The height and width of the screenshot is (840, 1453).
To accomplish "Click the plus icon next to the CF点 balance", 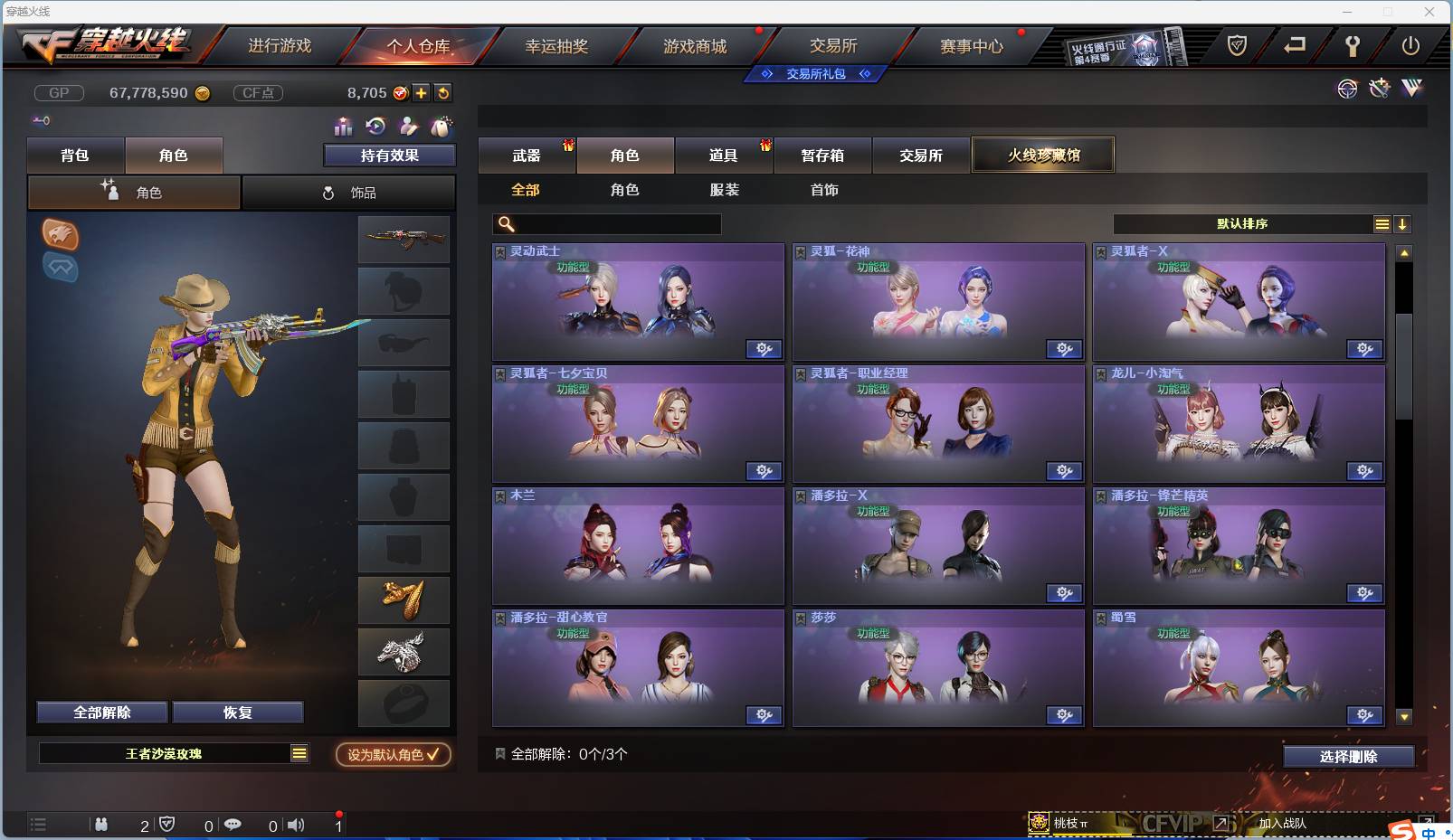I will tap(422, 92).
